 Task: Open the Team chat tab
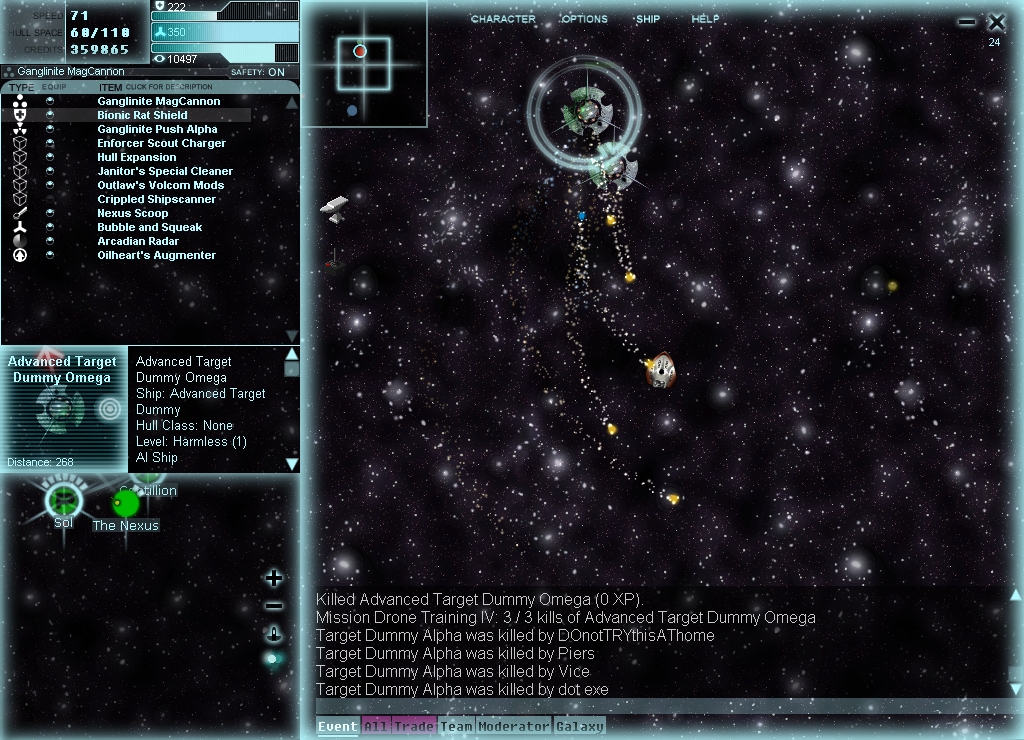[456, 727]
